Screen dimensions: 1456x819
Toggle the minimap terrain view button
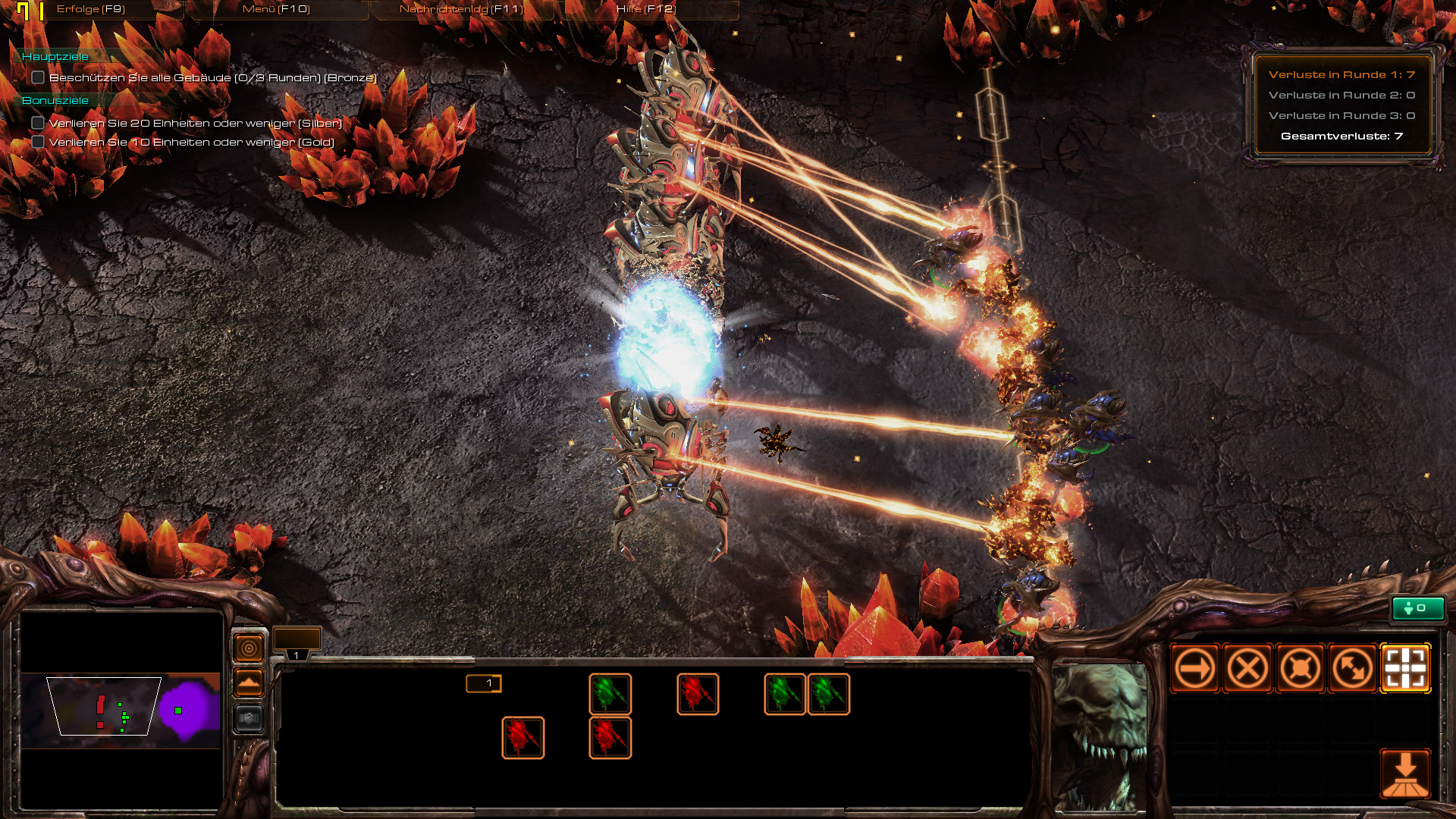click(249, 683)
